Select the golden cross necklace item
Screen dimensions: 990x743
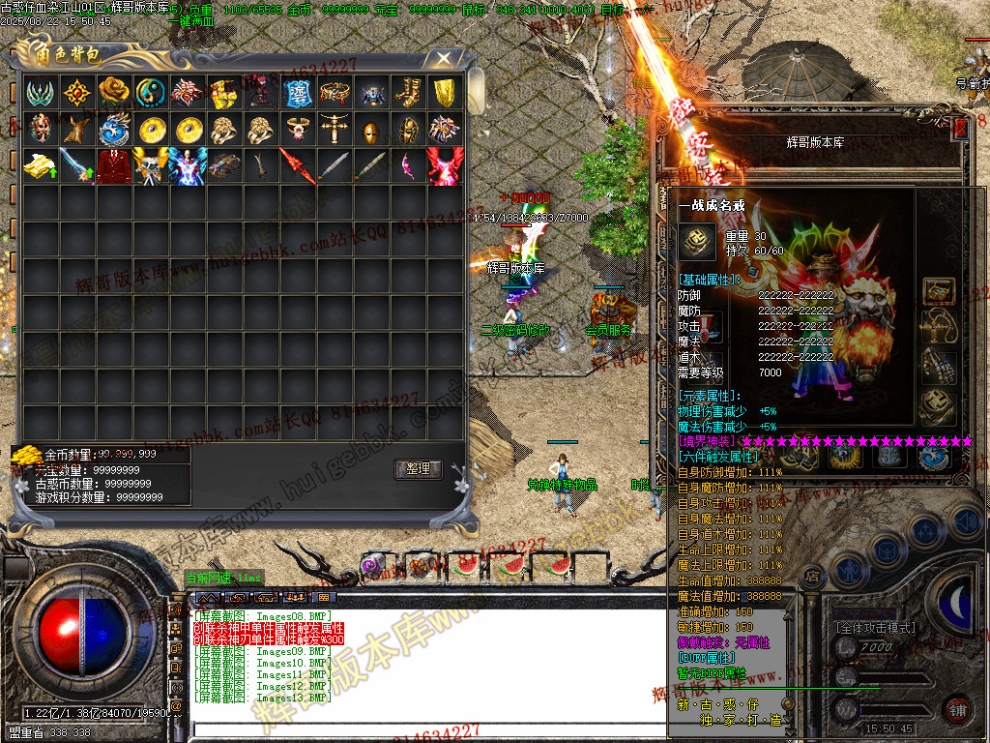[334, 129]
